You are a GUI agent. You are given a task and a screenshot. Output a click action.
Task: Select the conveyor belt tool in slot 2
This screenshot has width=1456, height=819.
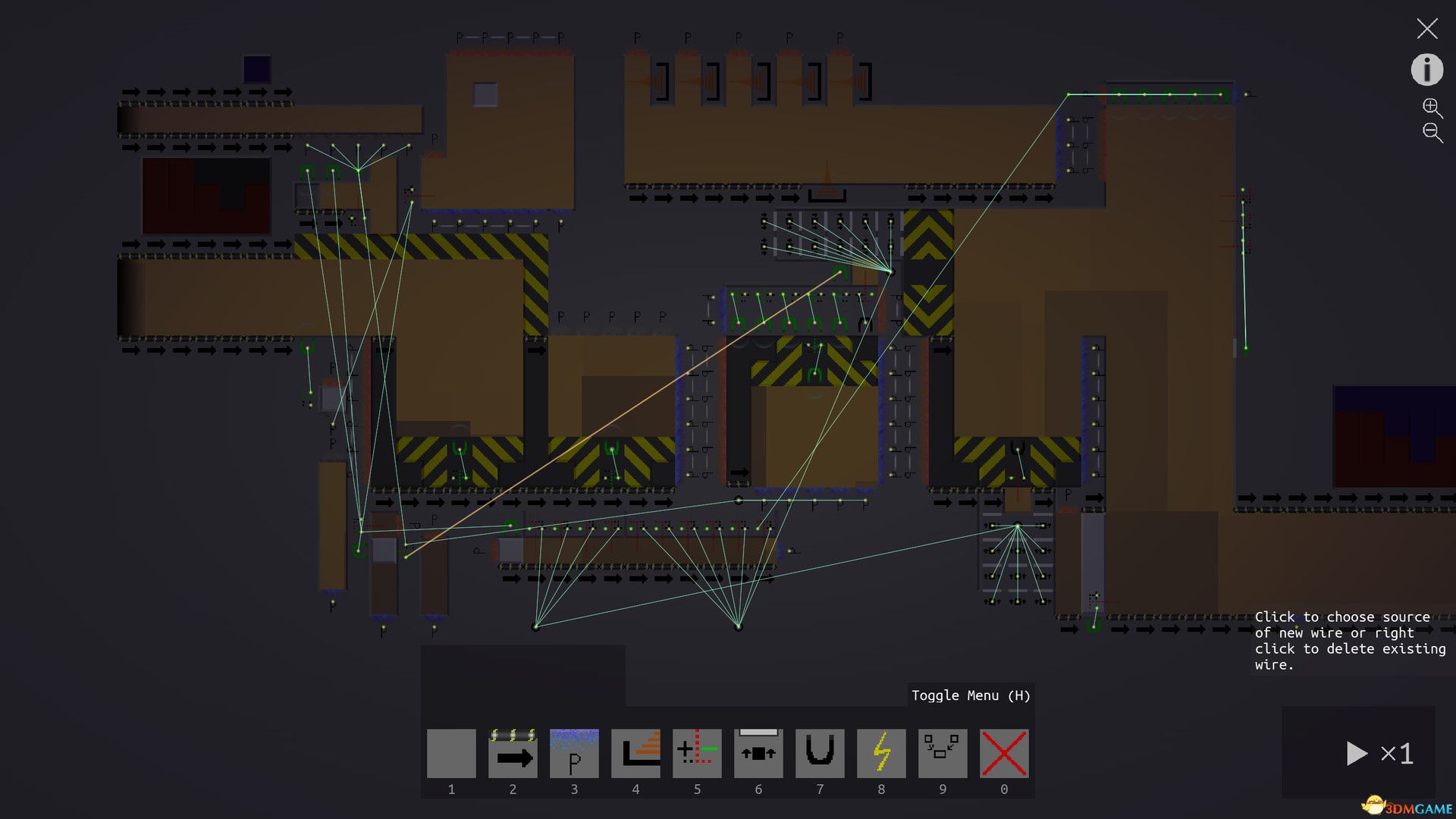tap(512, 753)
